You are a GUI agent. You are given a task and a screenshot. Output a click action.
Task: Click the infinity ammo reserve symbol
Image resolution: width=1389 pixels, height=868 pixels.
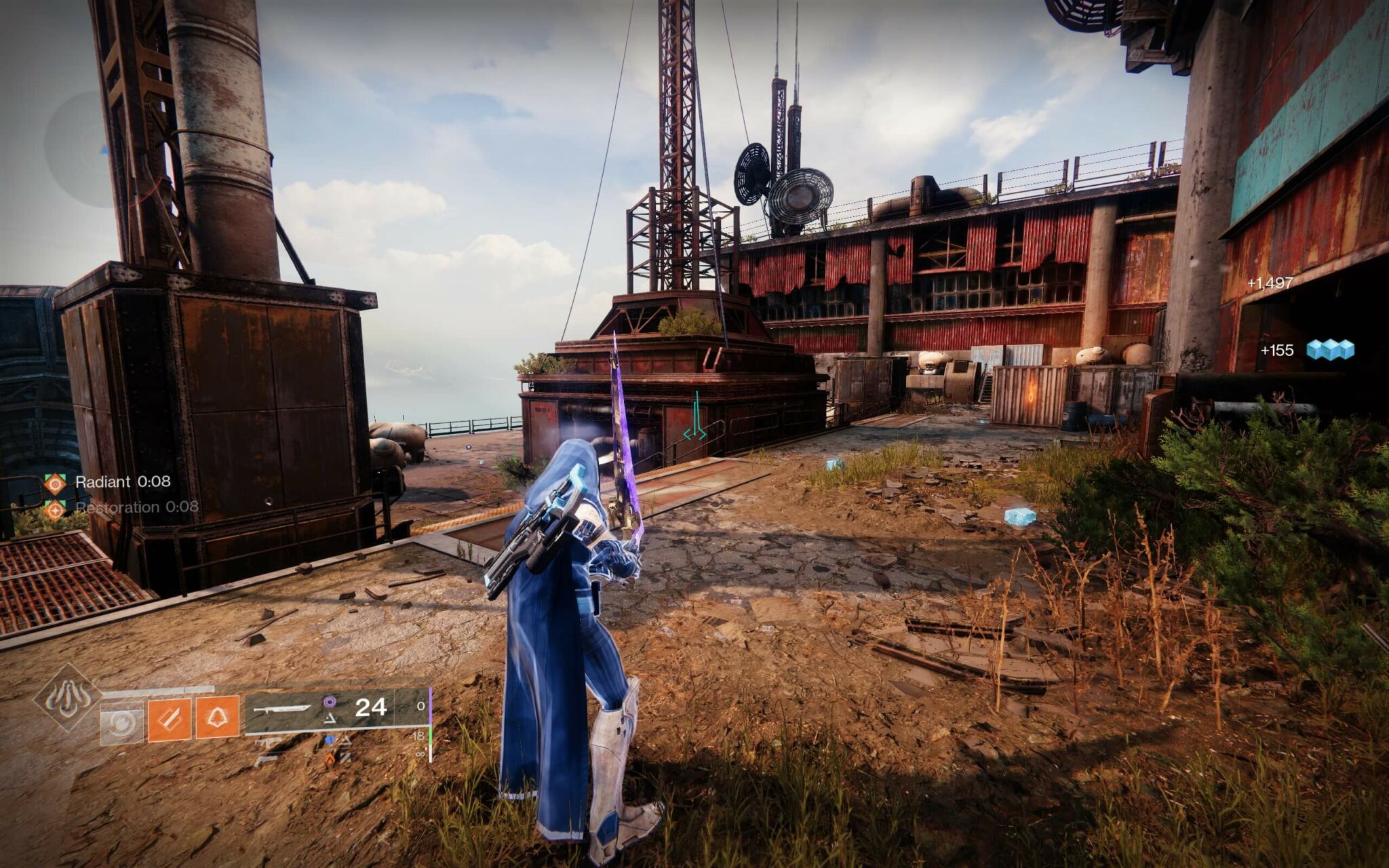420,754
